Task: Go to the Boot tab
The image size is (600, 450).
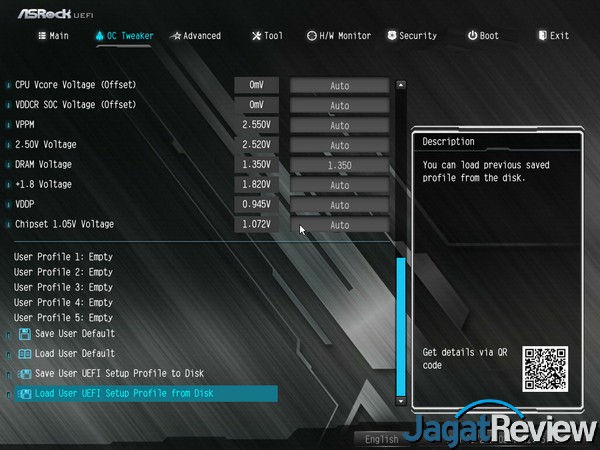Action: [x=482, y=36]
